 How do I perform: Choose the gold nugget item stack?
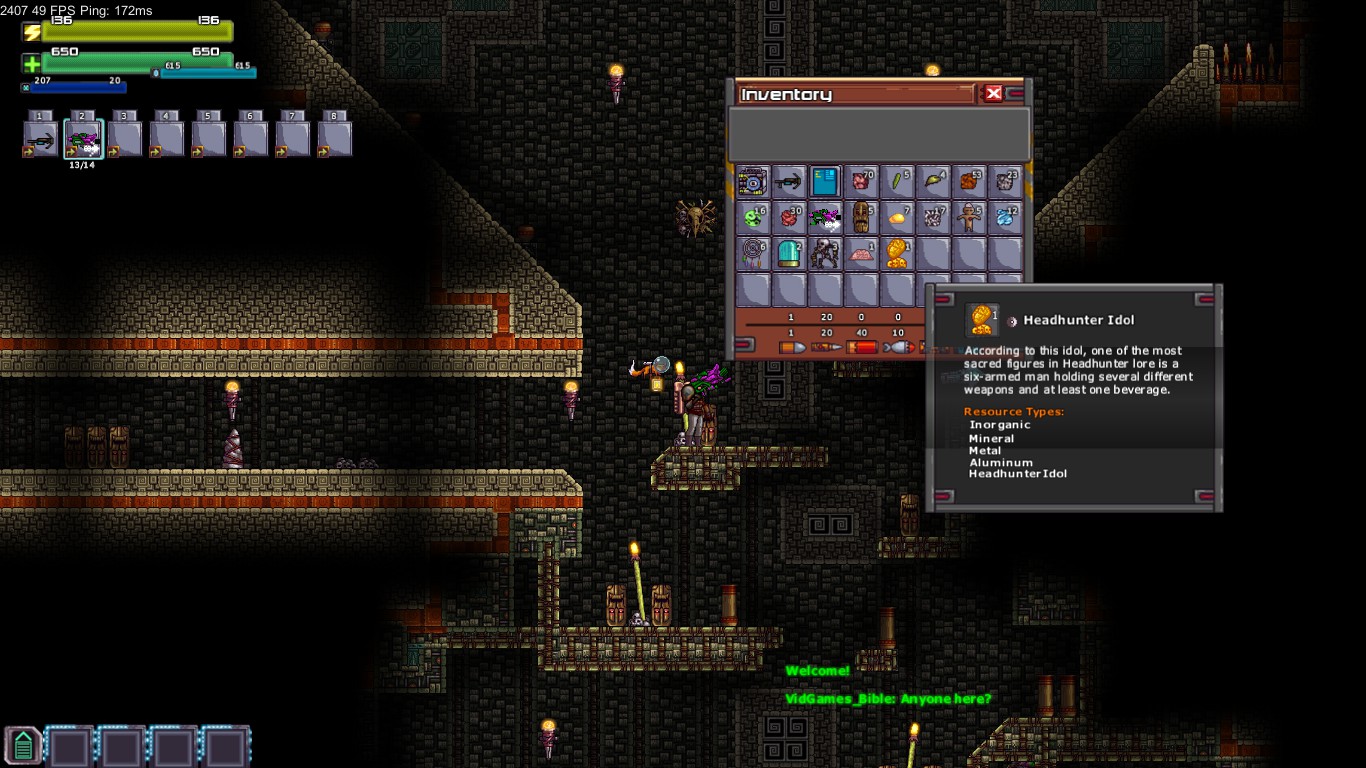point(897,218)
